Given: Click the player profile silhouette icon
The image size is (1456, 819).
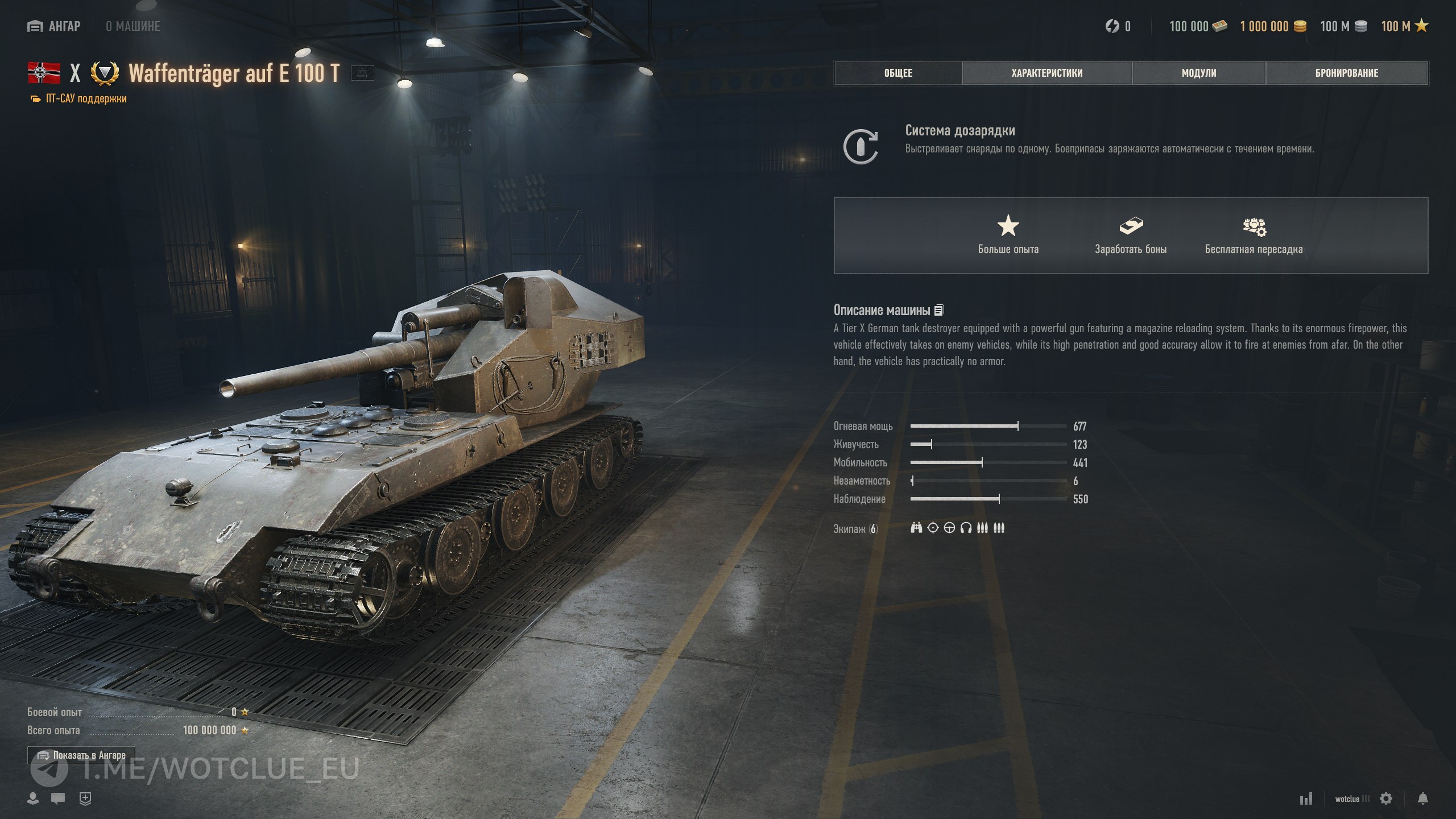Looking at the screenshot, I should [33, 799].
